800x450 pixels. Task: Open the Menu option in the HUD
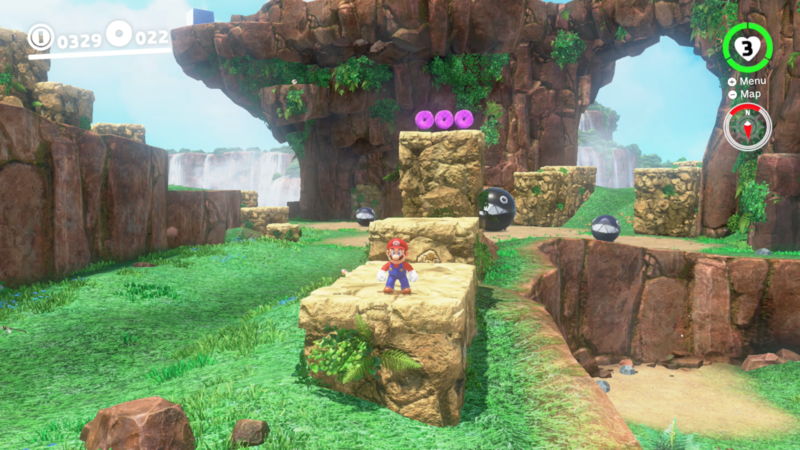click(751, 81)
